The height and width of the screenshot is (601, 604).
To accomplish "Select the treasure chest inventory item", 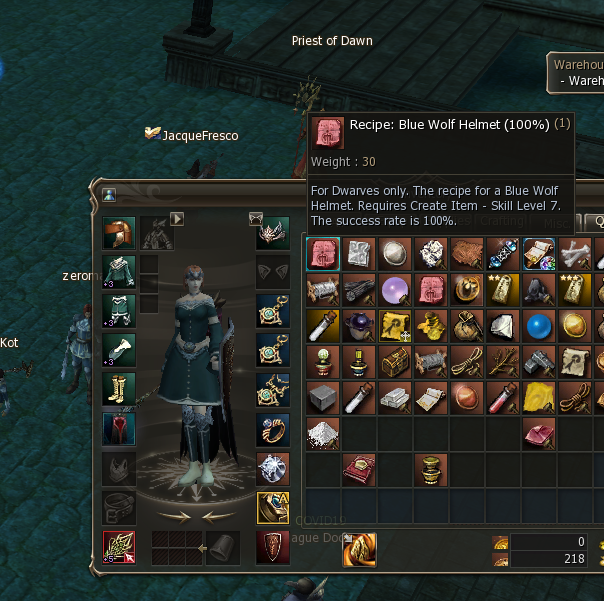I will [395, 362].
